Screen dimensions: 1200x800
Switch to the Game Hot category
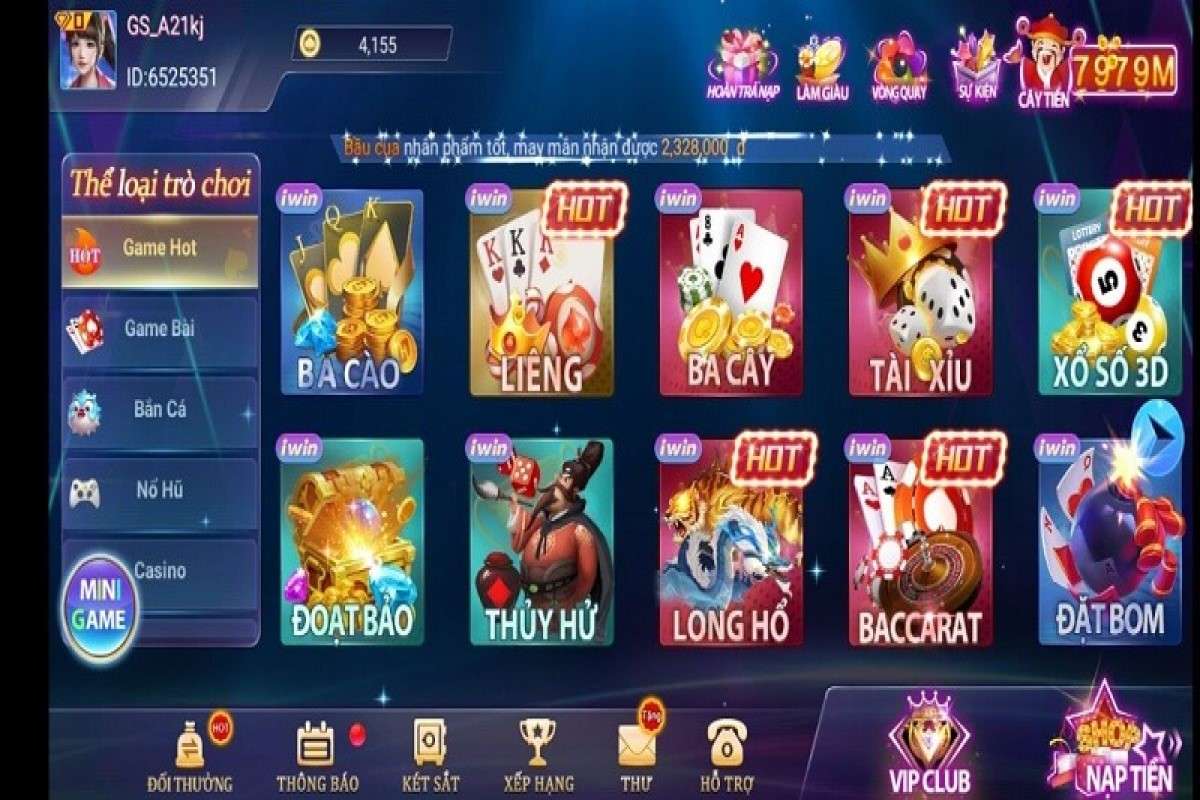point(160,250)
